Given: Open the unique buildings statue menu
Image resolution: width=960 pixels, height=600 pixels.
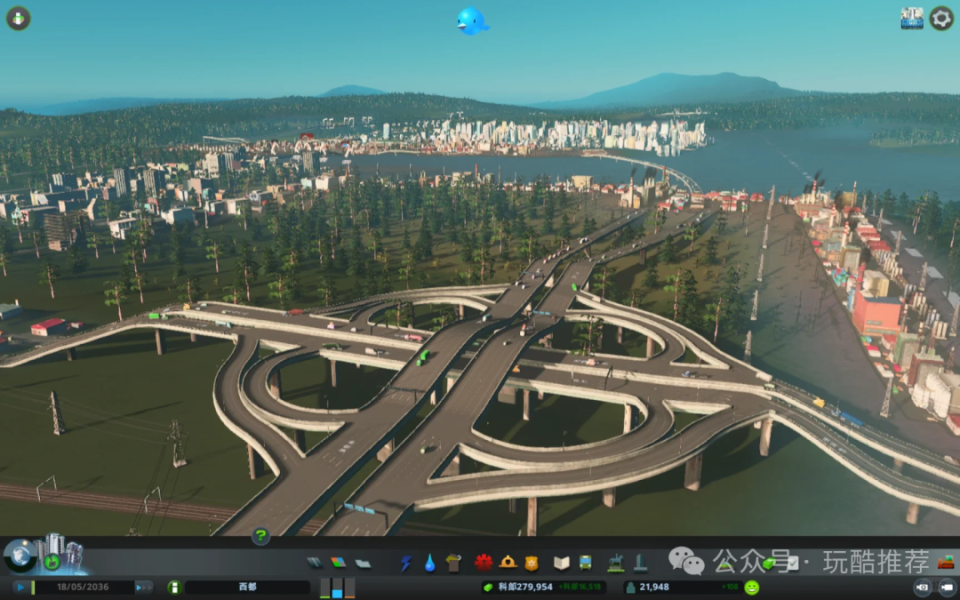Looking at the screenshot, I should (616, 563).
